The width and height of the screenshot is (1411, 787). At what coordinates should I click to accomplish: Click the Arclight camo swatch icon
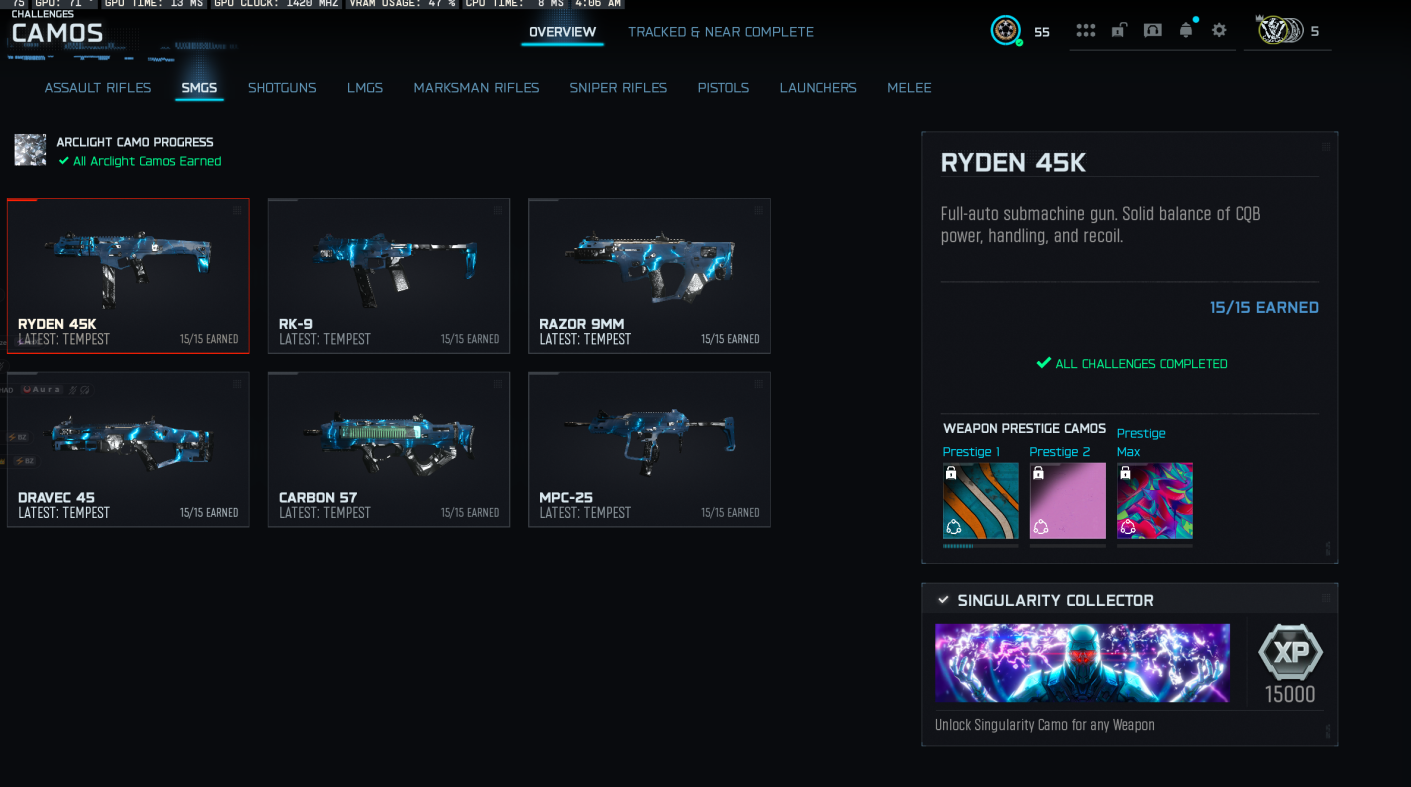30,150
